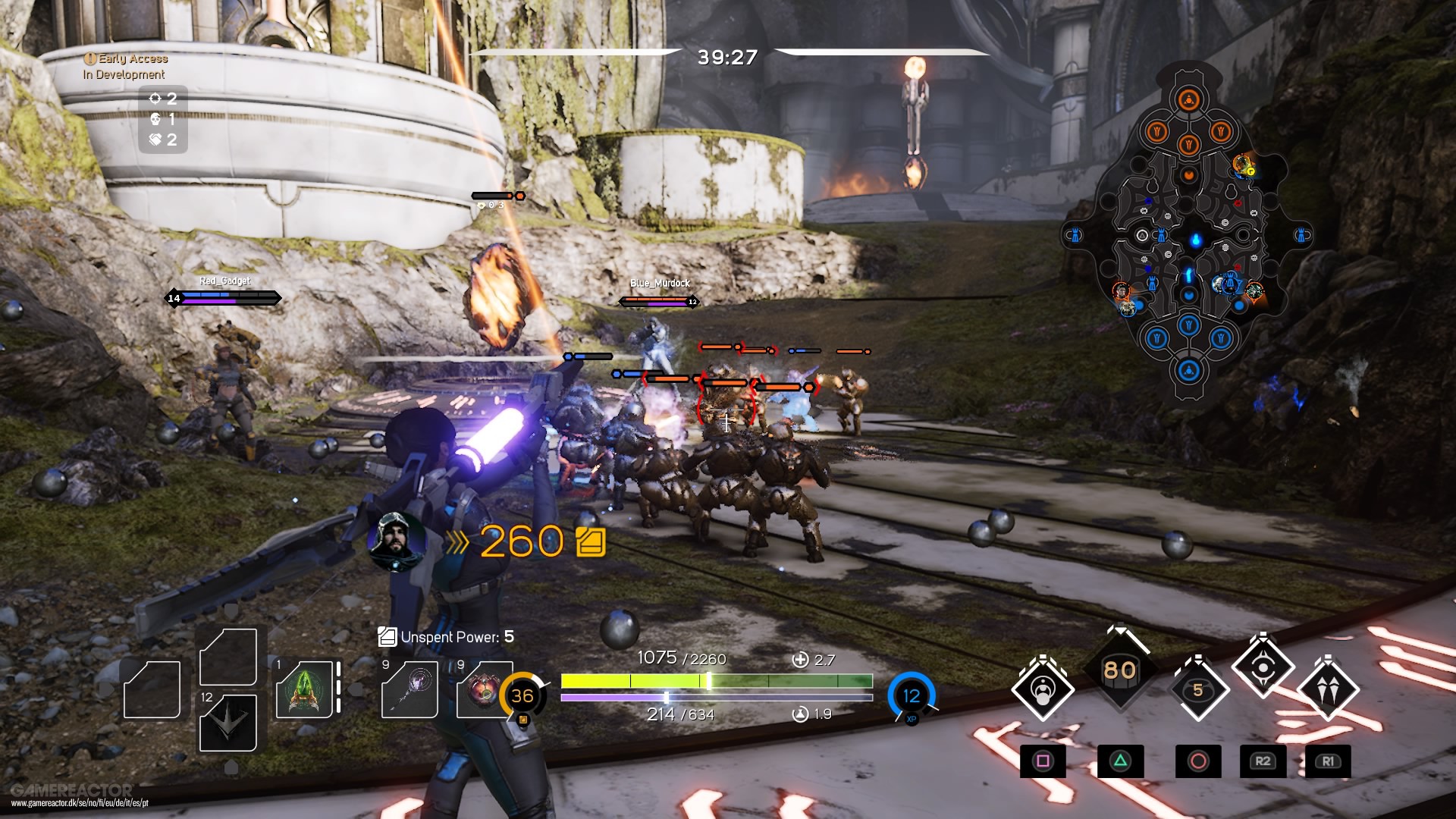Click the Early Access In Development badge
Screen dimensions: 1456x819
click(125, 66)
